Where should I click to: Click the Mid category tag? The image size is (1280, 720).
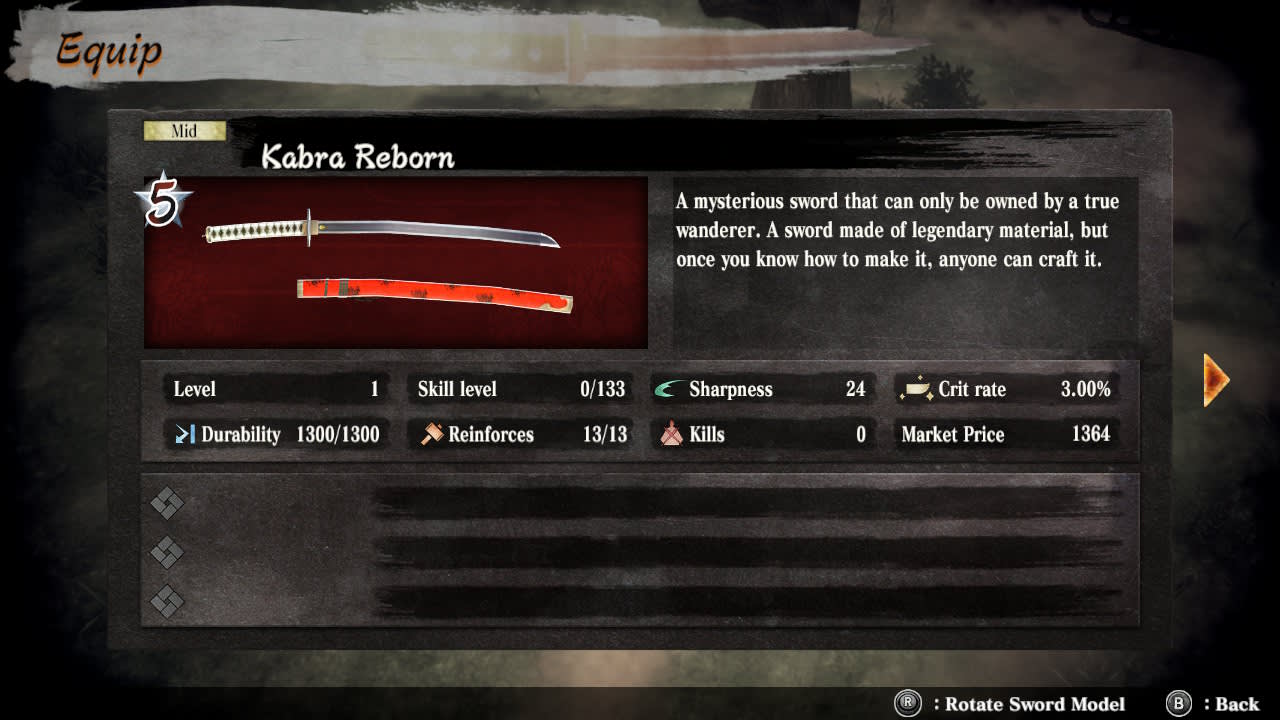(184, 130)
